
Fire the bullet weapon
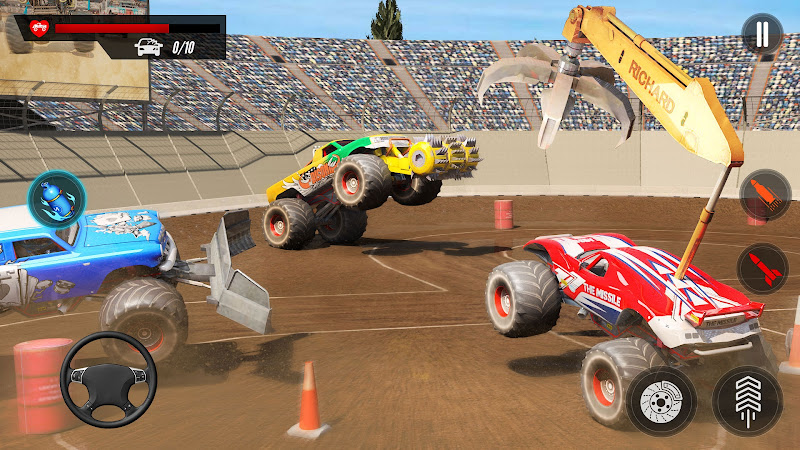(x=764, y=196)
